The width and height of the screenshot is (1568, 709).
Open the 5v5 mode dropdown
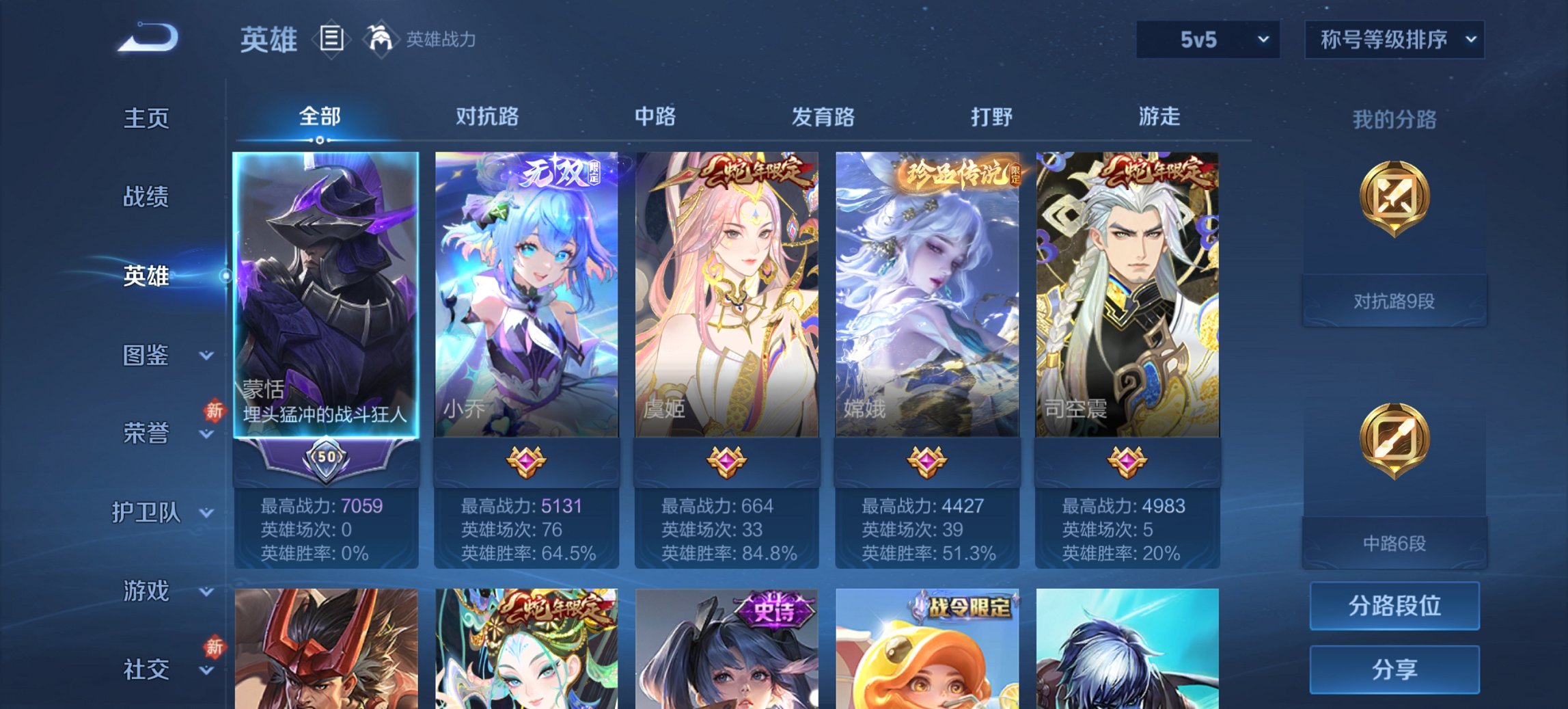[1206, 40]
